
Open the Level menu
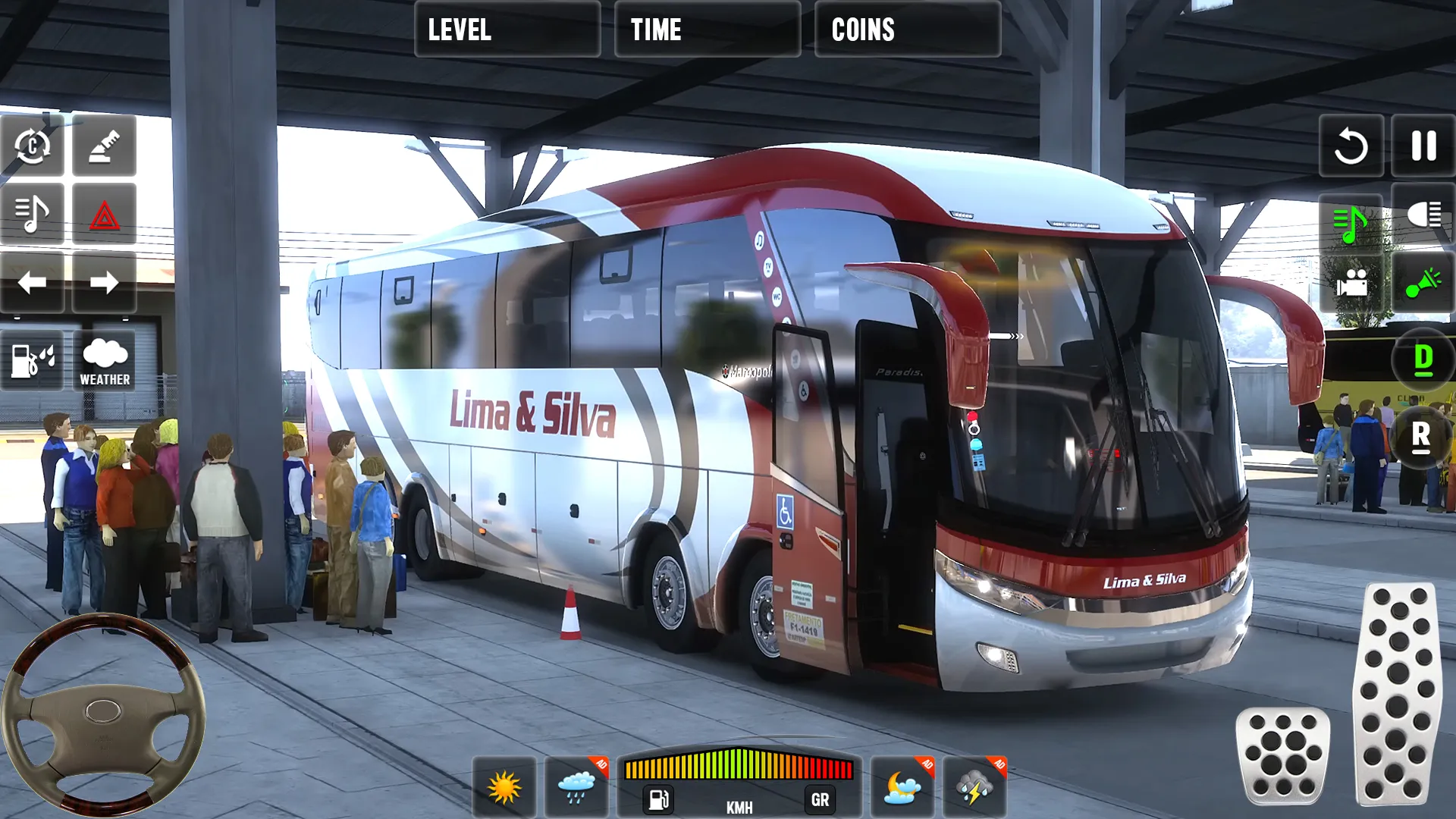point(507,30)
